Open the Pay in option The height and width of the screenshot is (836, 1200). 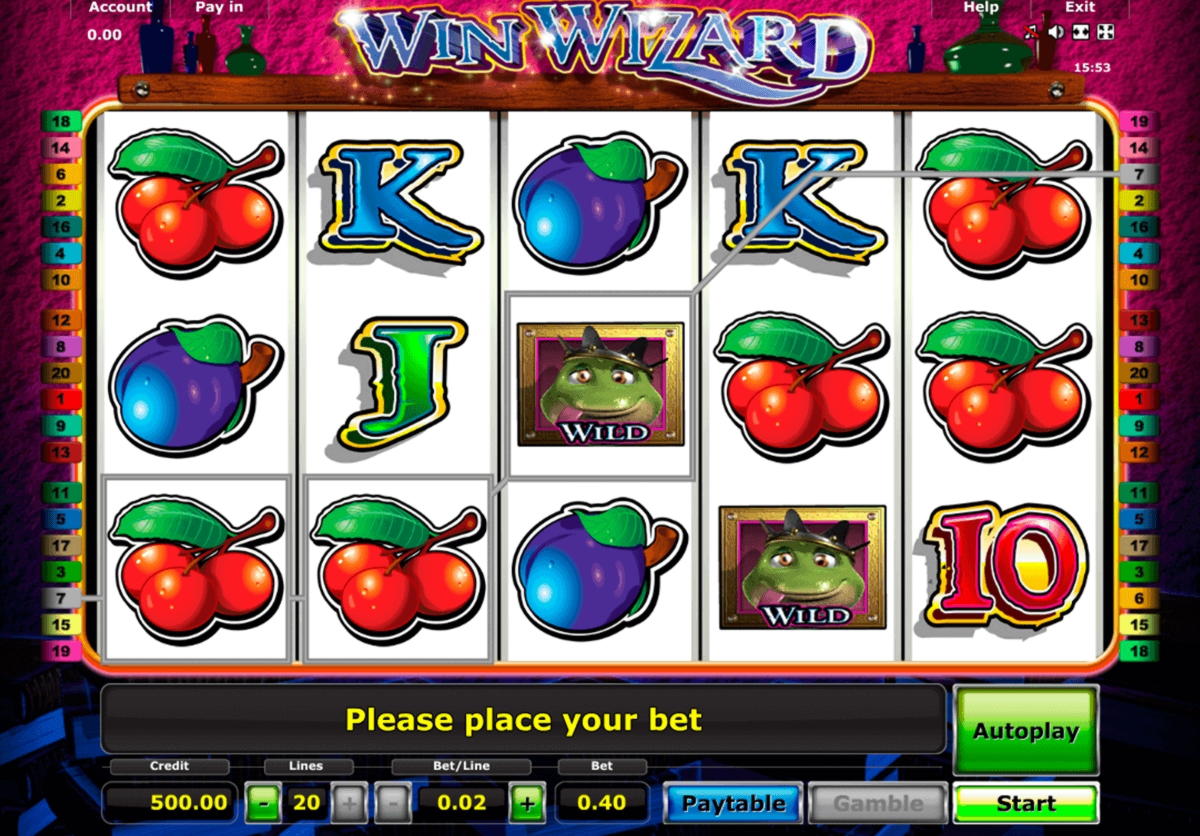pyautogui.click(x=217, y=8)
